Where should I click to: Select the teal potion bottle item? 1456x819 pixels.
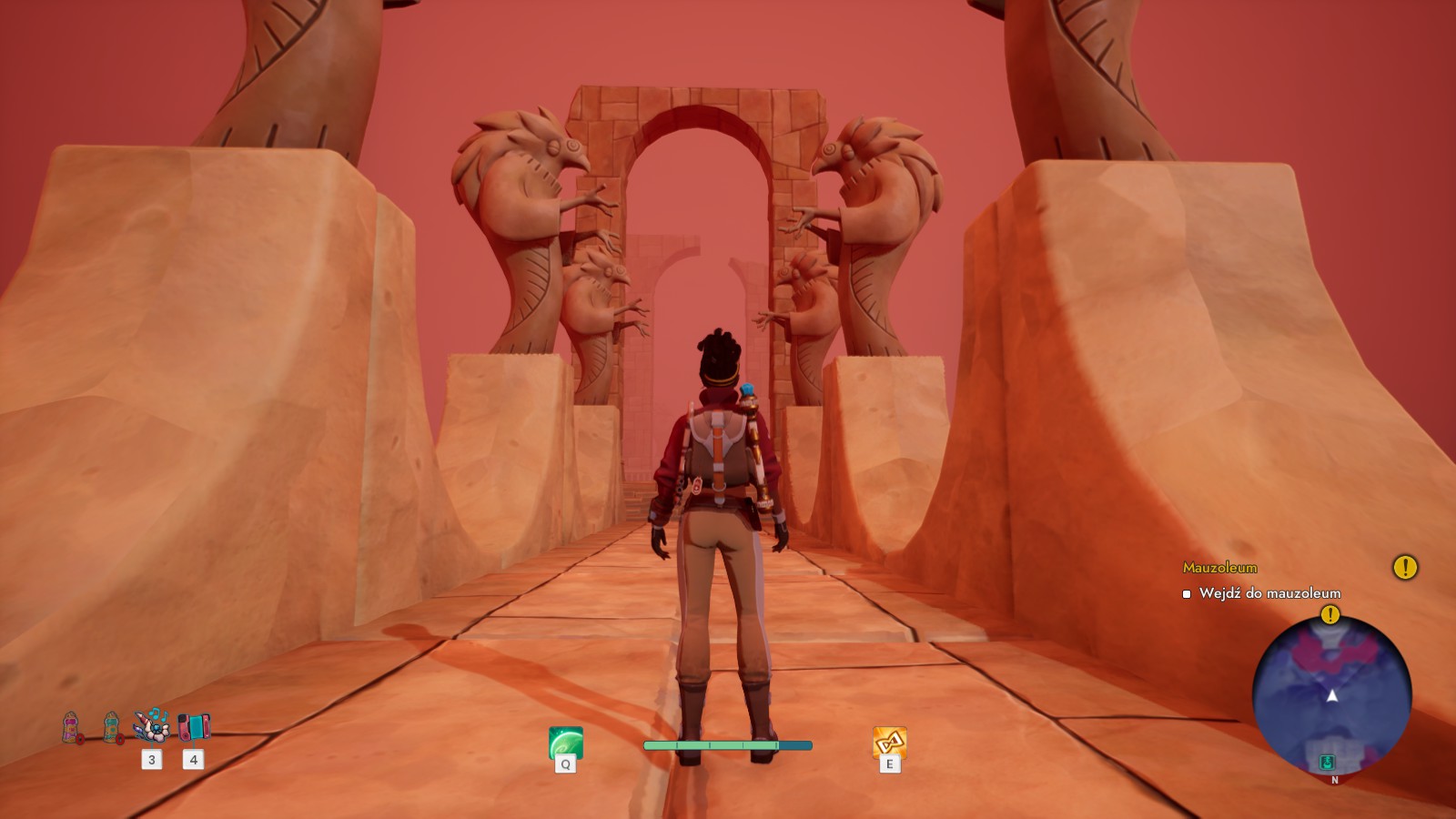click(x=111, y=727)
